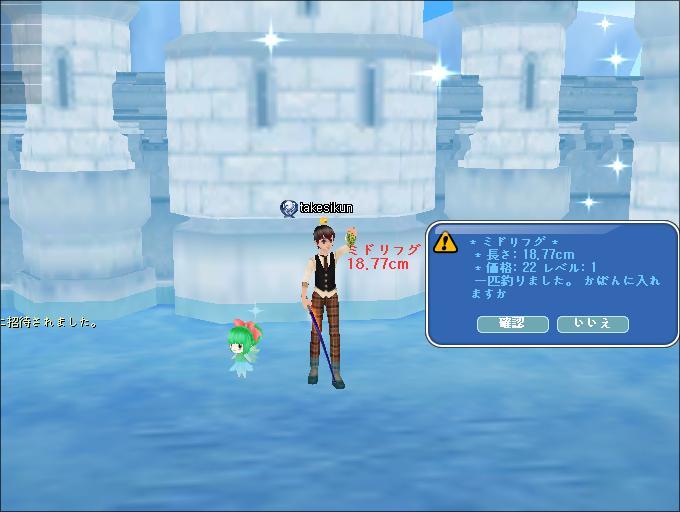The width and height of the screenshot is (680, 512).
Task: Decline with the いいえ button
Action: (592, 323)
